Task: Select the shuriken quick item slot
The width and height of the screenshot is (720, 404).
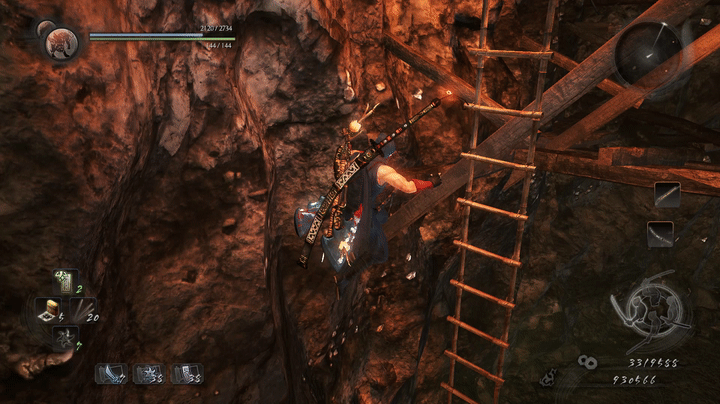Action: coord(66,336)
